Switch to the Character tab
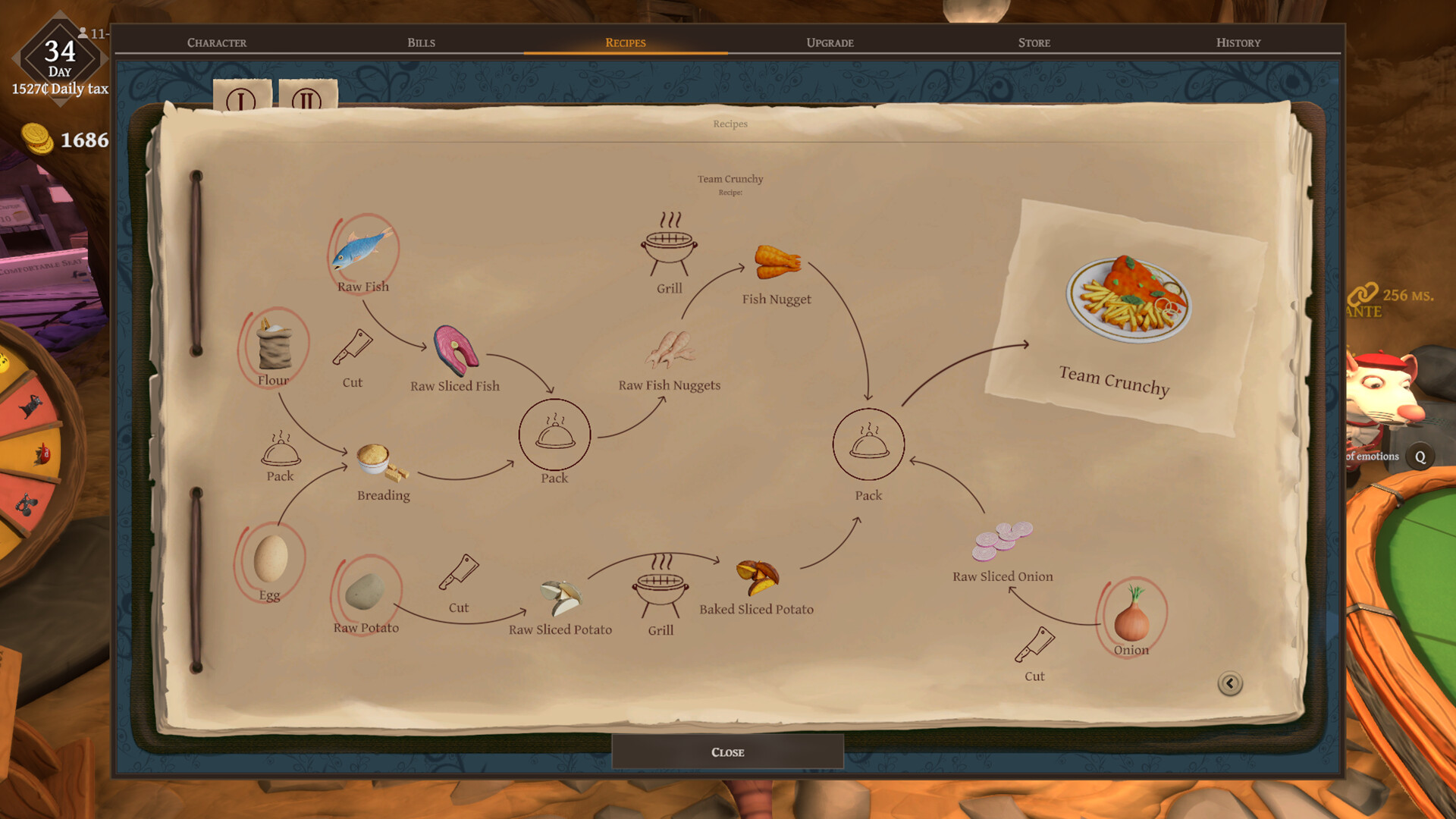 [x=217, y=42]
